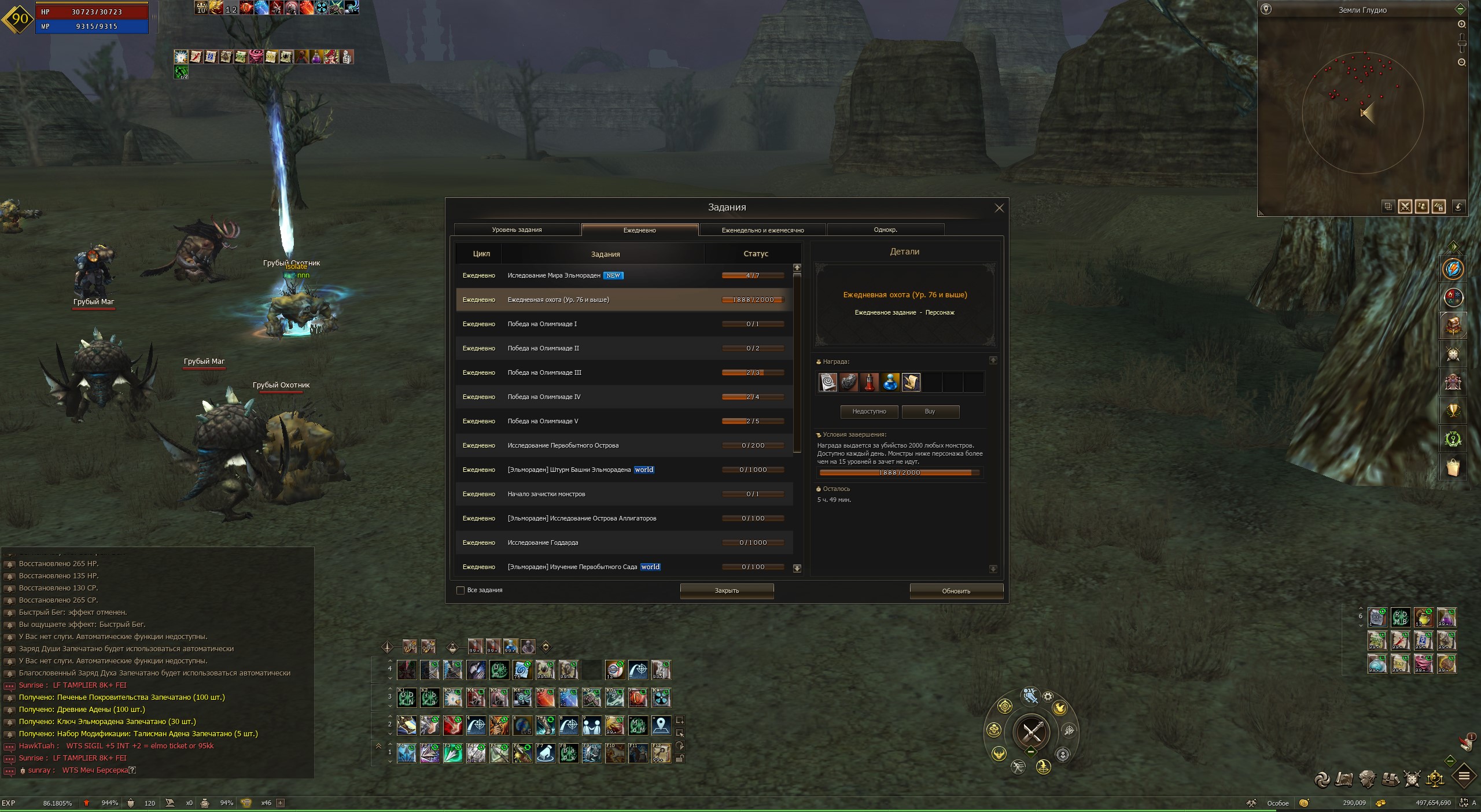This screenshot has width=1481, height=812.
Task: Click the Закрыть button
Action: tap(727, 591)
